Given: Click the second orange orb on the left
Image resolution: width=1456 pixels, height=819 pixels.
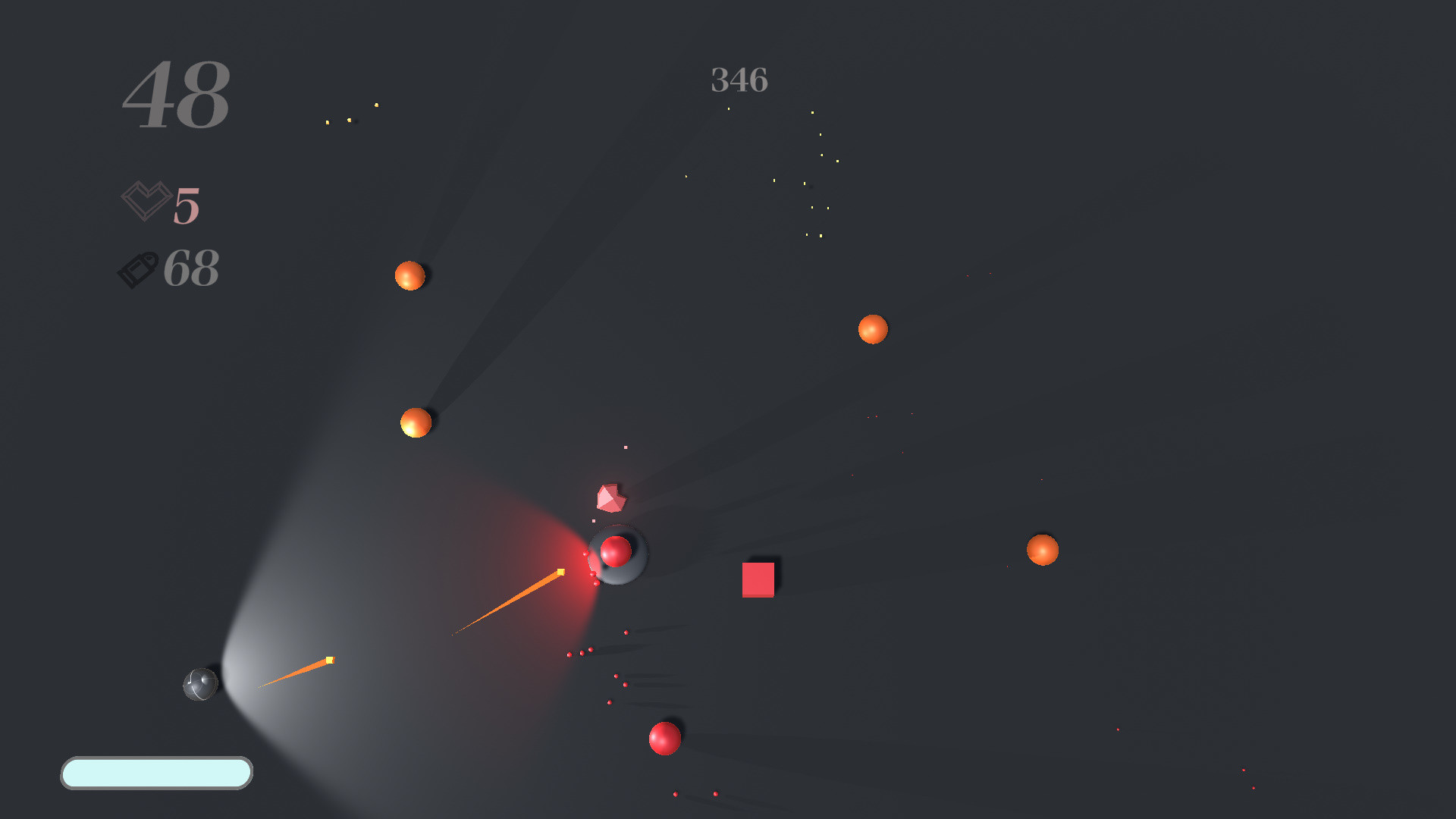Looking at the screenshot, I should (x=414, y=423).
